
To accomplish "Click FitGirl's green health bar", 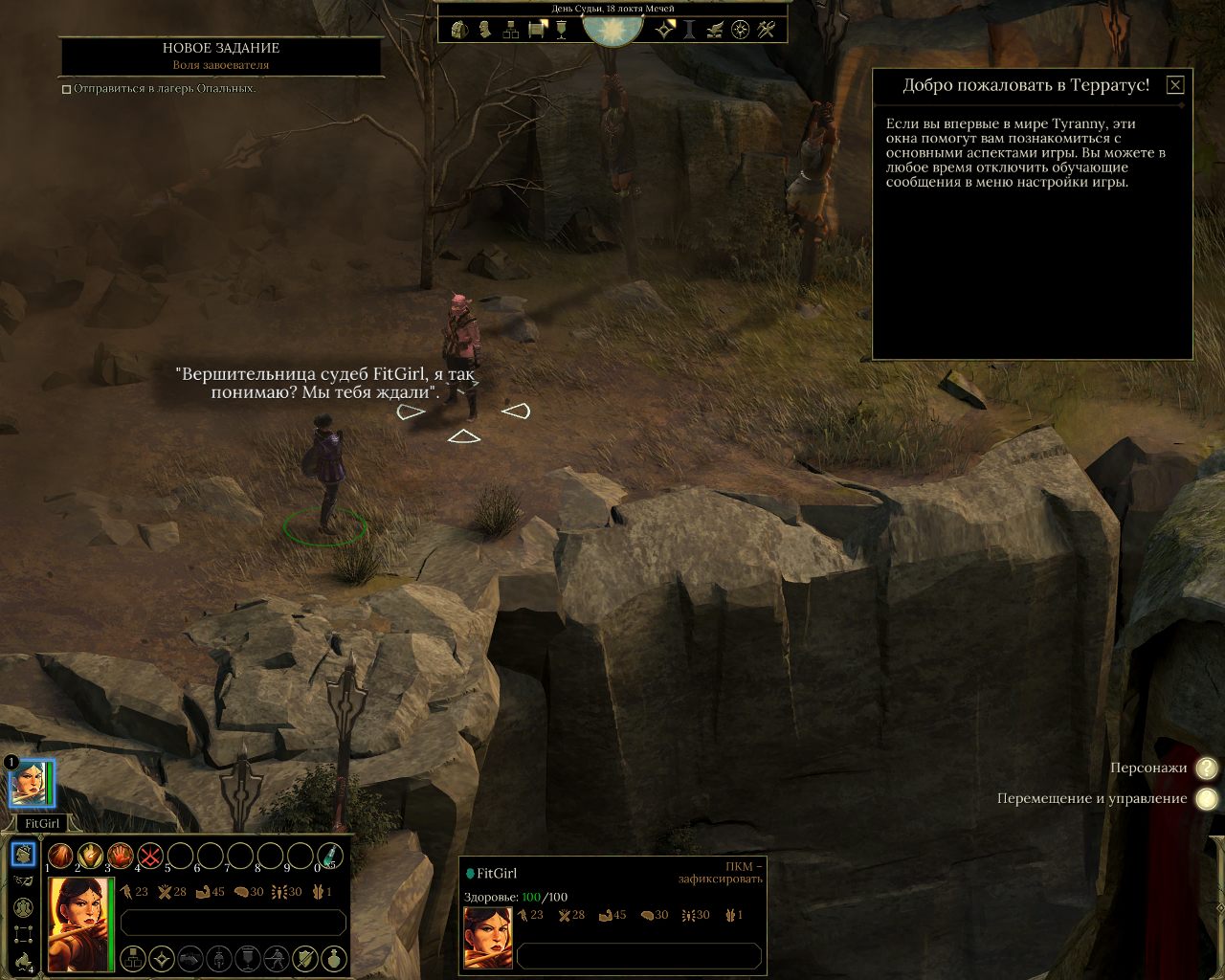I will [111, 922].
